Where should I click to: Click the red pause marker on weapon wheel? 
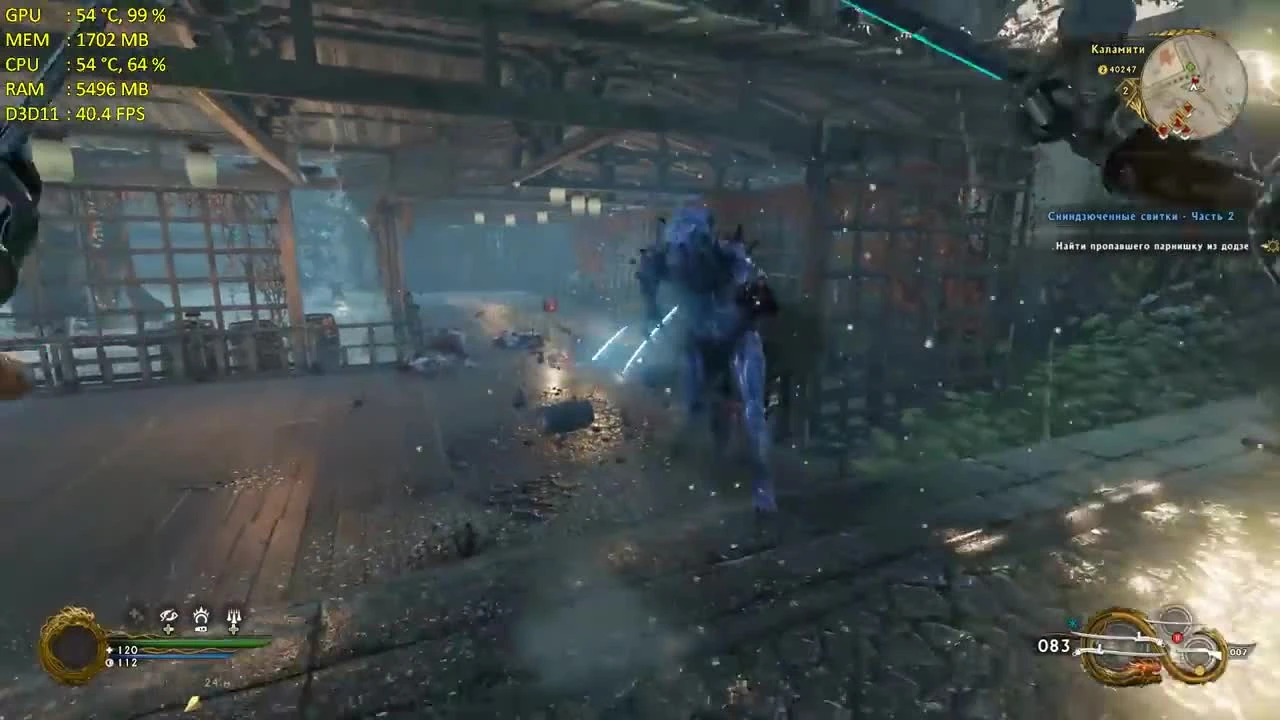[x=1178, y=637]
